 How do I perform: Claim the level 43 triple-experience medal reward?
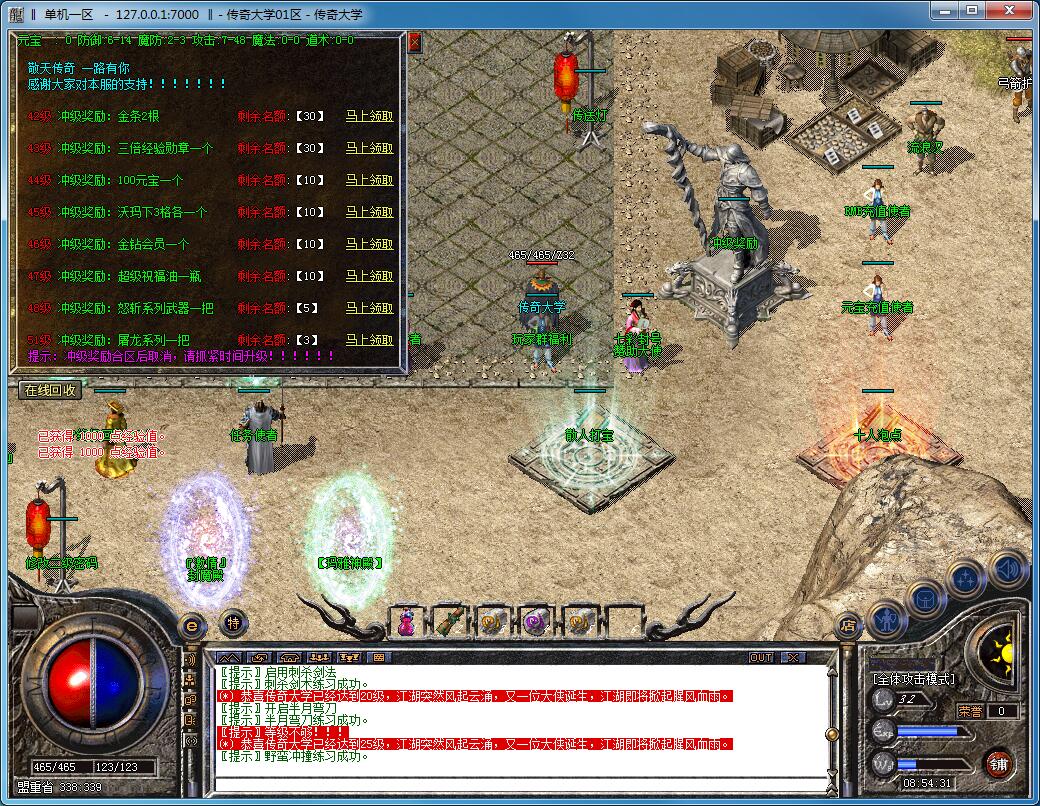coord(369,148)
